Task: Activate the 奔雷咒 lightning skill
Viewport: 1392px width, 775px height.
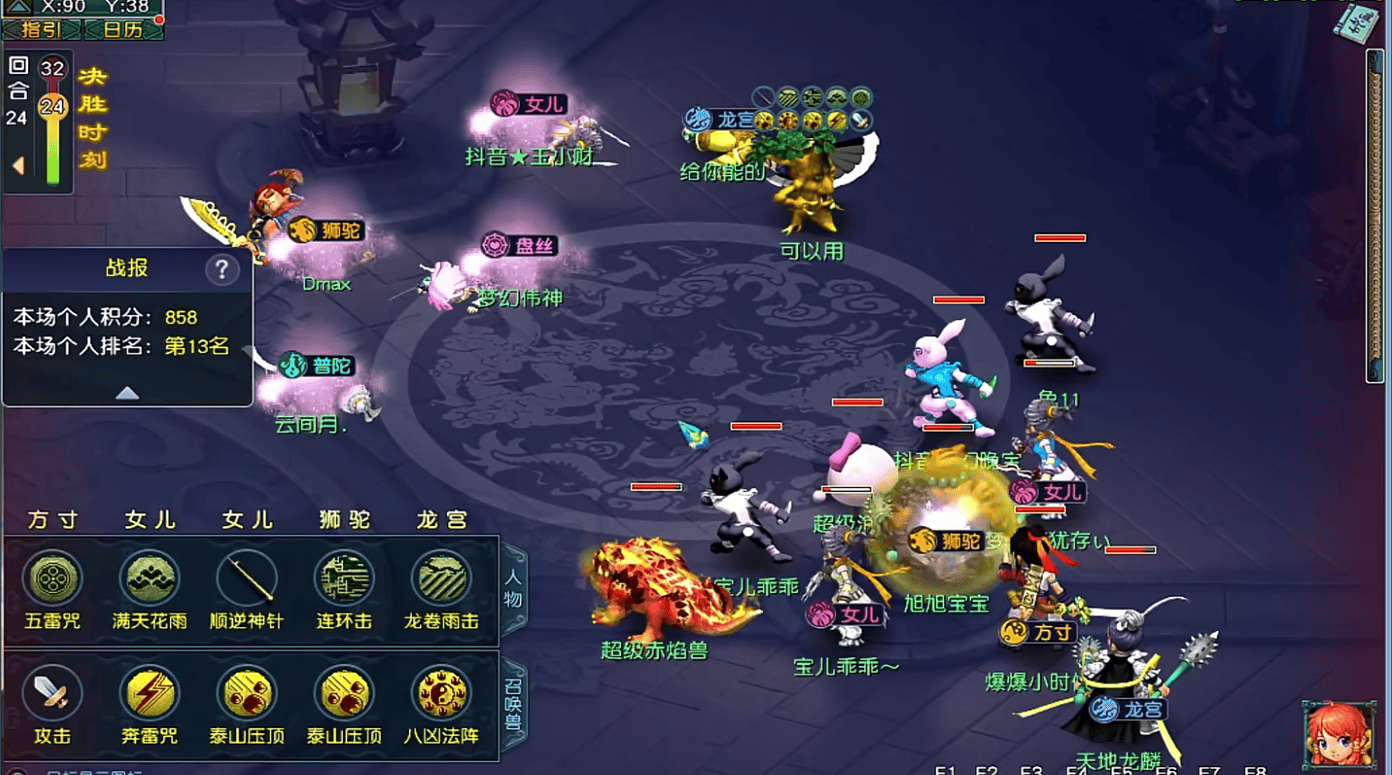Action: point(150,693)
